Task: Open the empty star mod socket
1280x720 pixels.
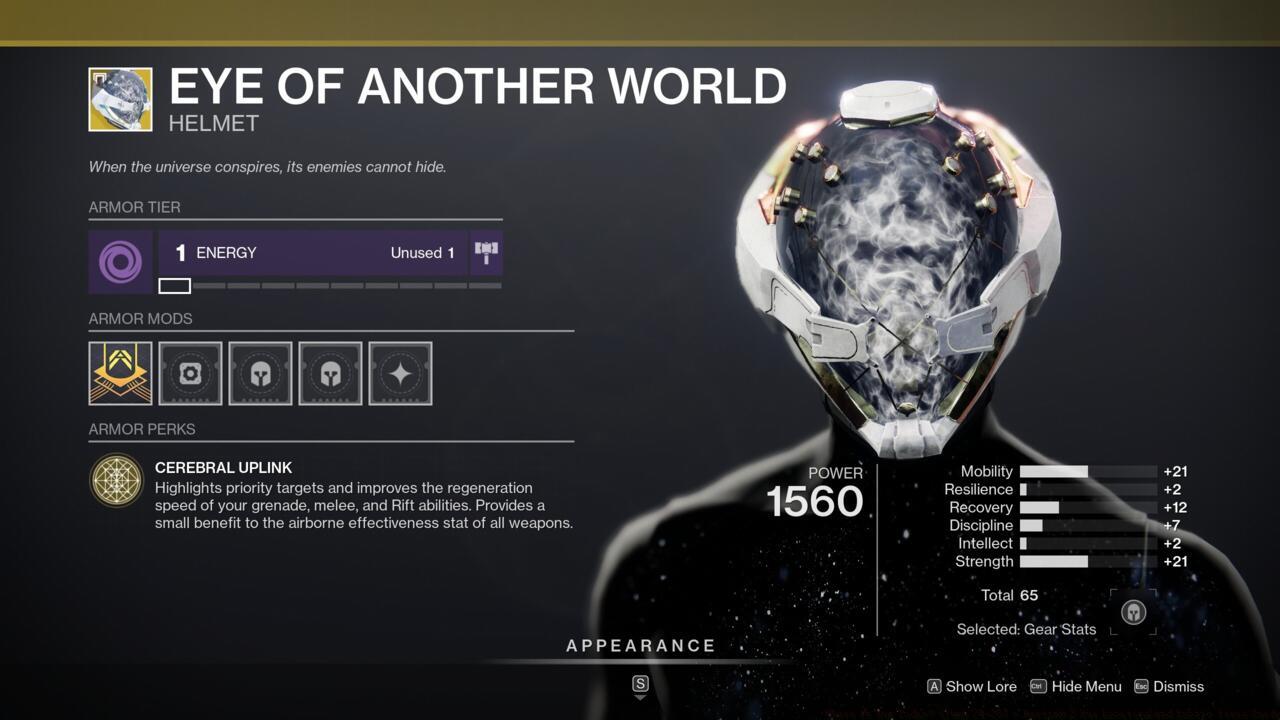Action: pyautogui.click(x=399, y=372)
